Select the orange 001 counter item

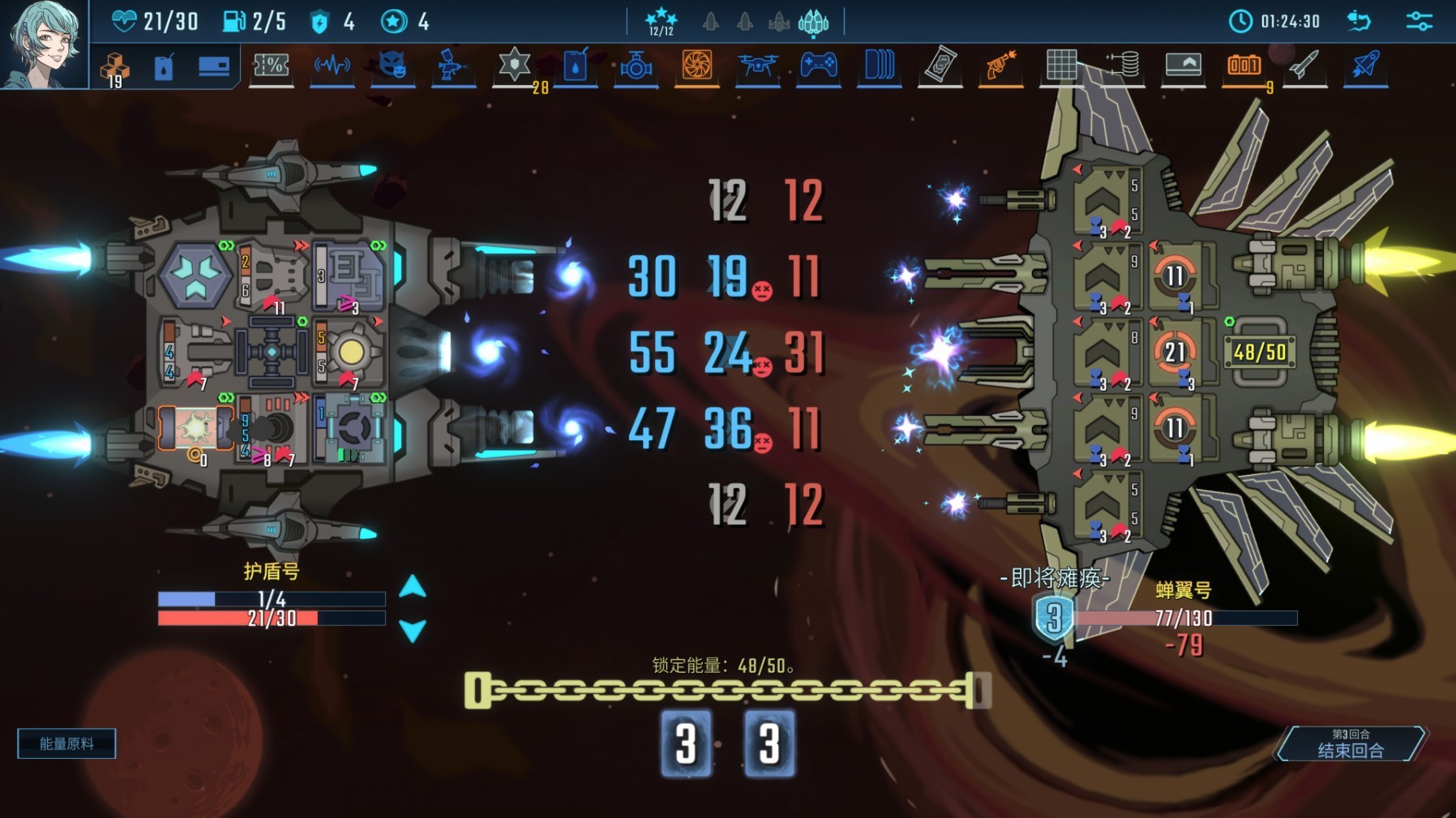pos(1244,66)
